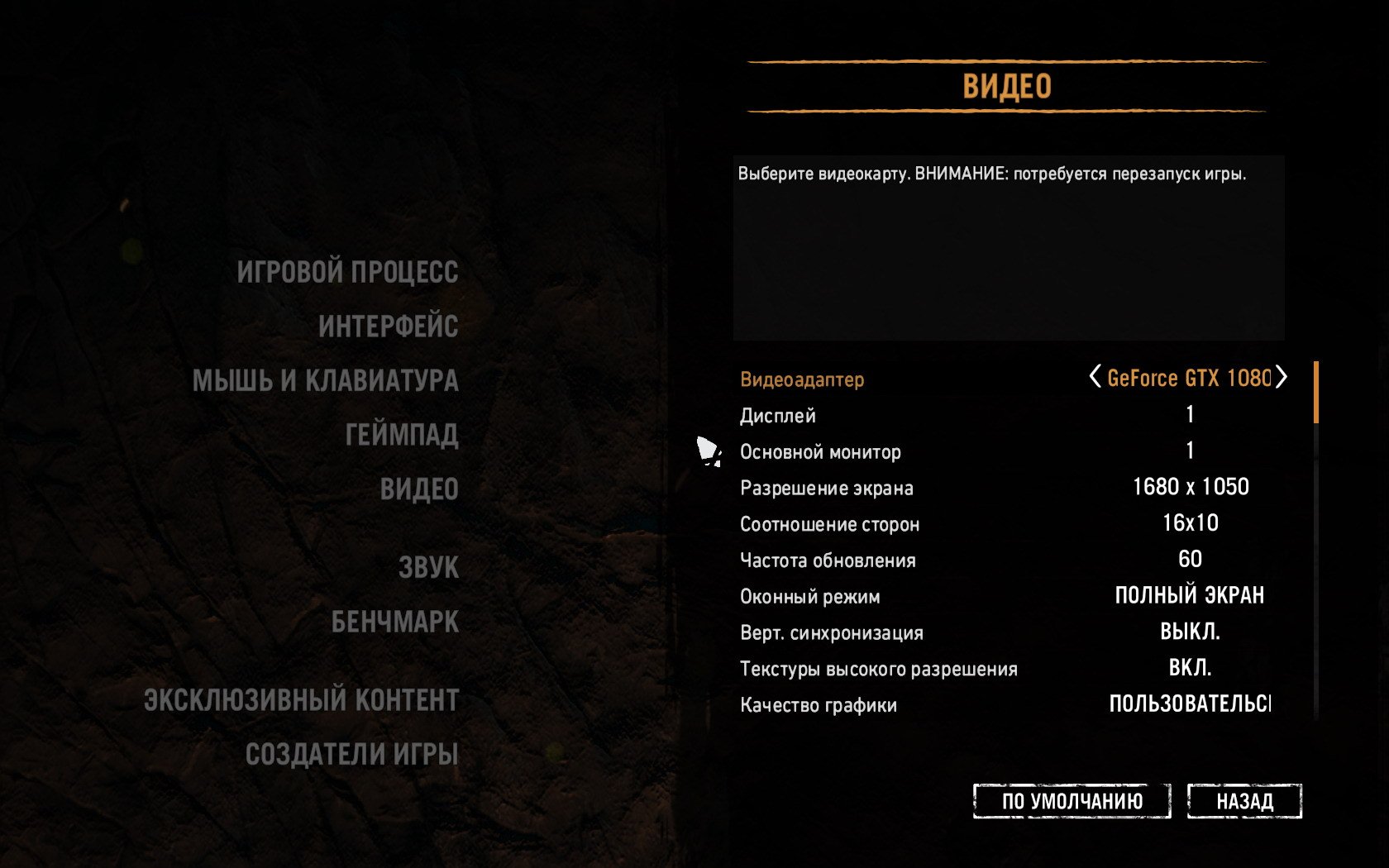Click the left arrow beside GeForce GTX 1080
Image resolution: width=1389 pixels, height=868 pixels.
click(x=1095, y=378)
